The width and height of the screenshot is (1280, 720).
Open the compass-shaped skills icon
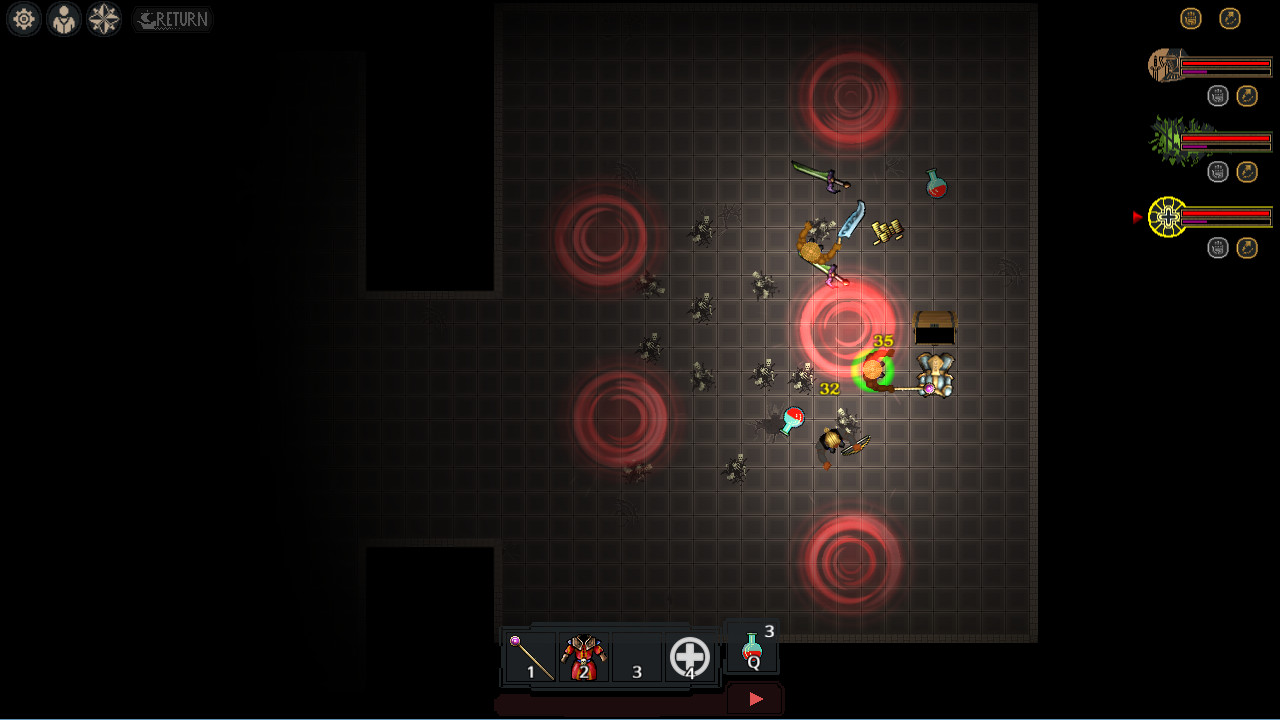[x=103, y=18]
